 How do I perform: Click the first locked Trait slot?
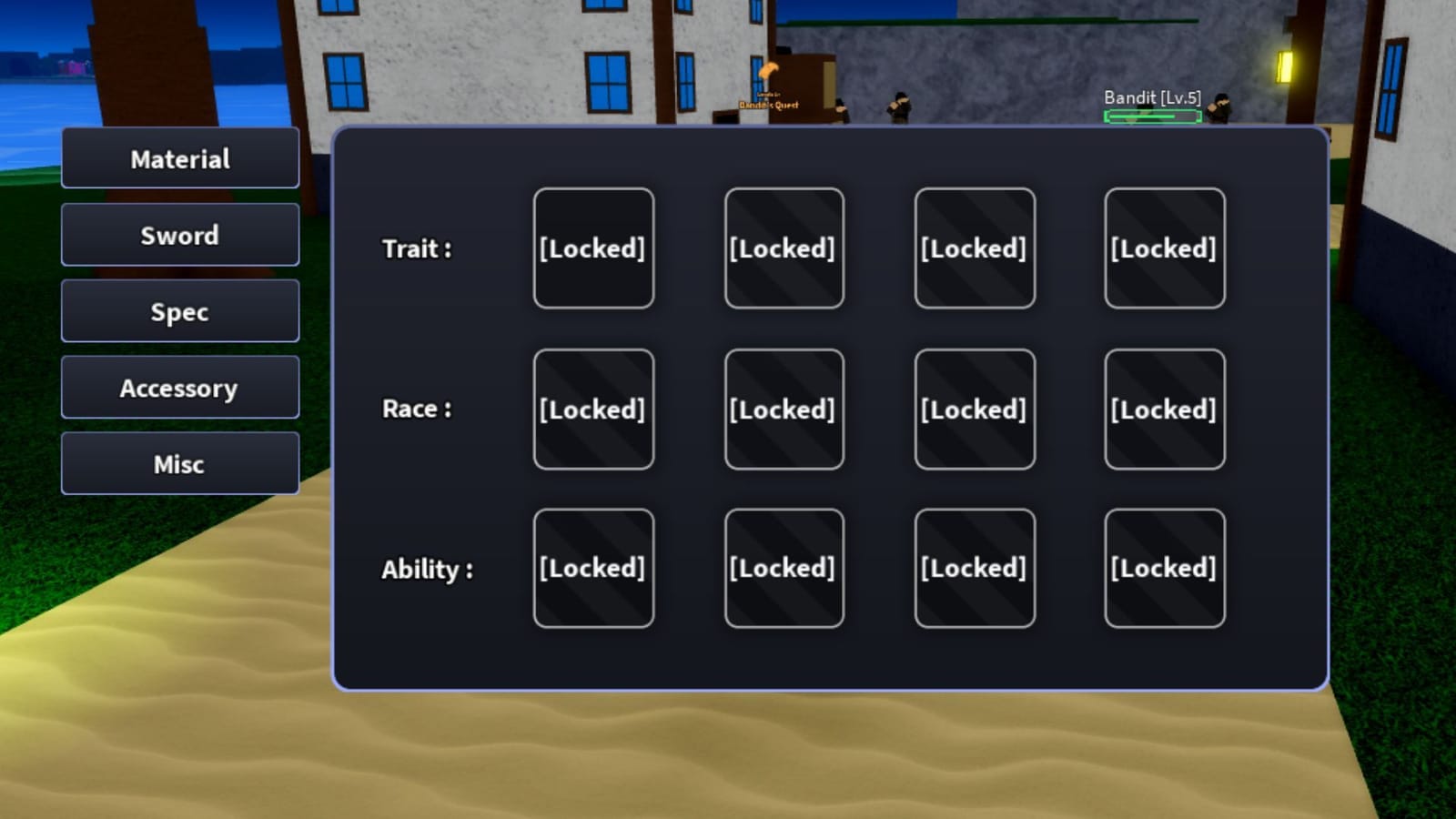593,248
